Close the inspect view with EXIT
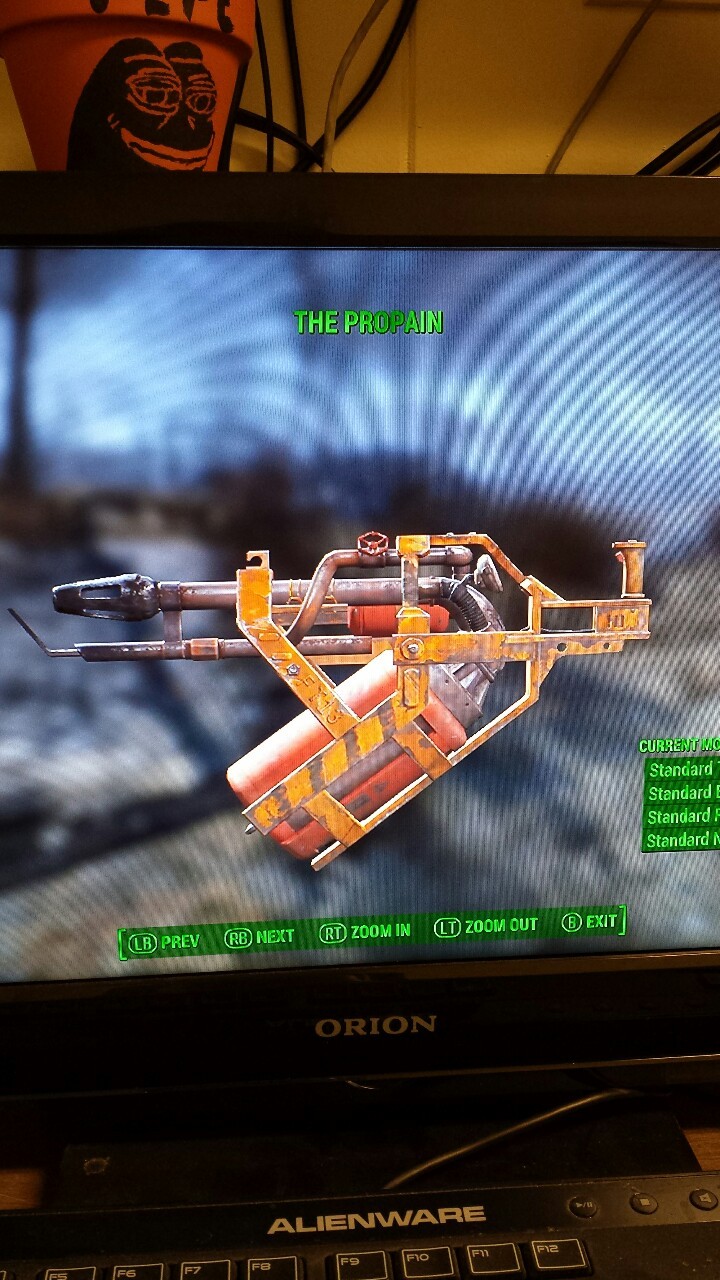 [x=589, y=921]
